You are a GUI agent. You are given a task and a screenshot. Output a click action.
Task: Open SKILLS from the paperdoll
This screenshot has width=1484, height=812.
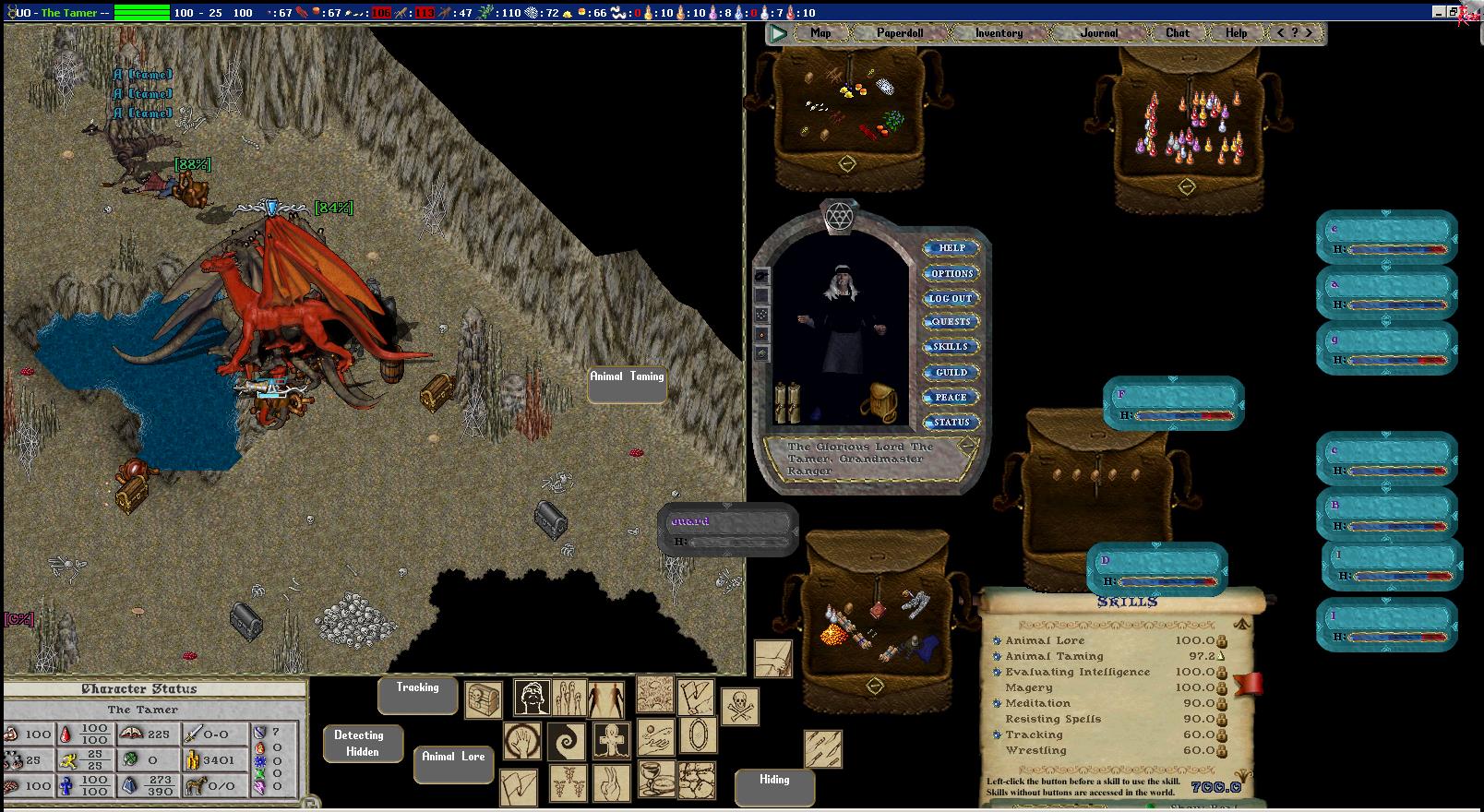pyautogui.click(x=951, y=347)
